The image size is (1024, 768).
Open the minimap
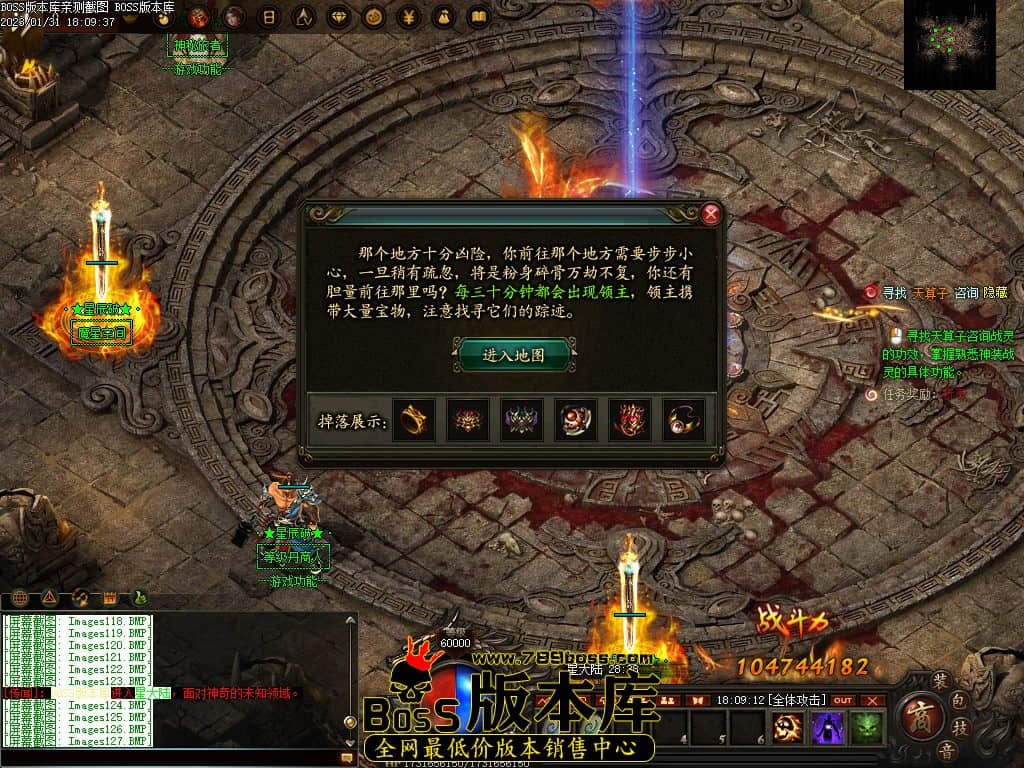pos(949,44)
